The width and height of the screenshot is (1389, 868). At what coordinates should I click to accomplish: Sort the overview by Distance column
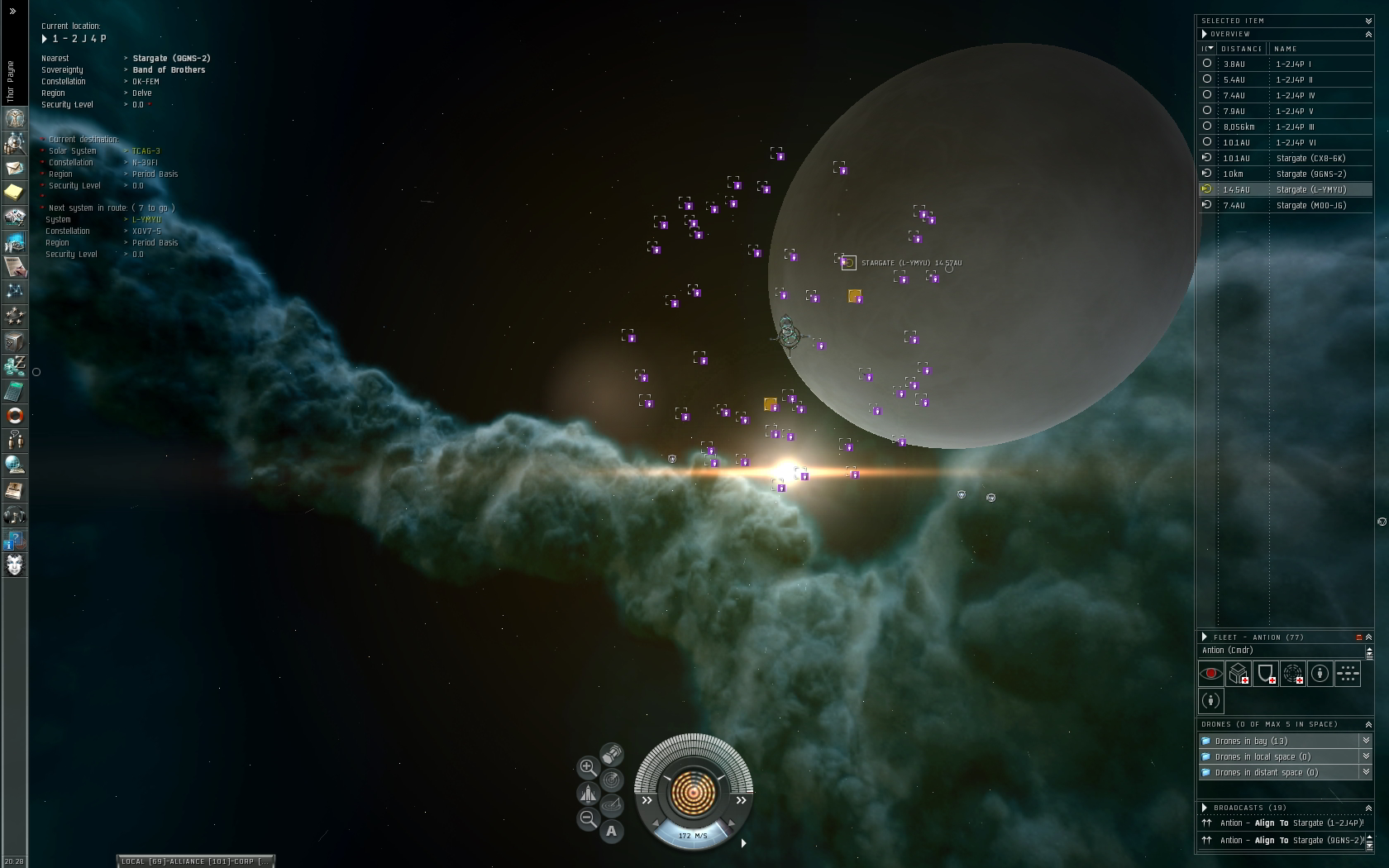[1241, 49]
